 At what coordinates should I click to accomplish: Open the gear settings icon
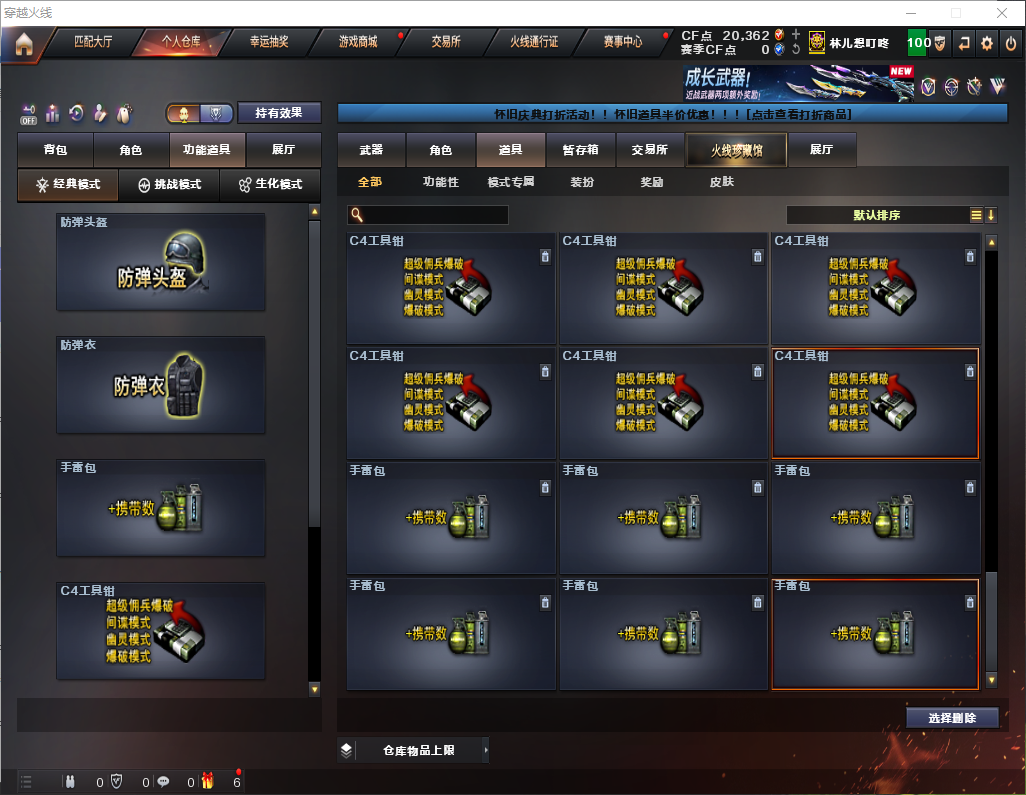(x=987, y=43)
